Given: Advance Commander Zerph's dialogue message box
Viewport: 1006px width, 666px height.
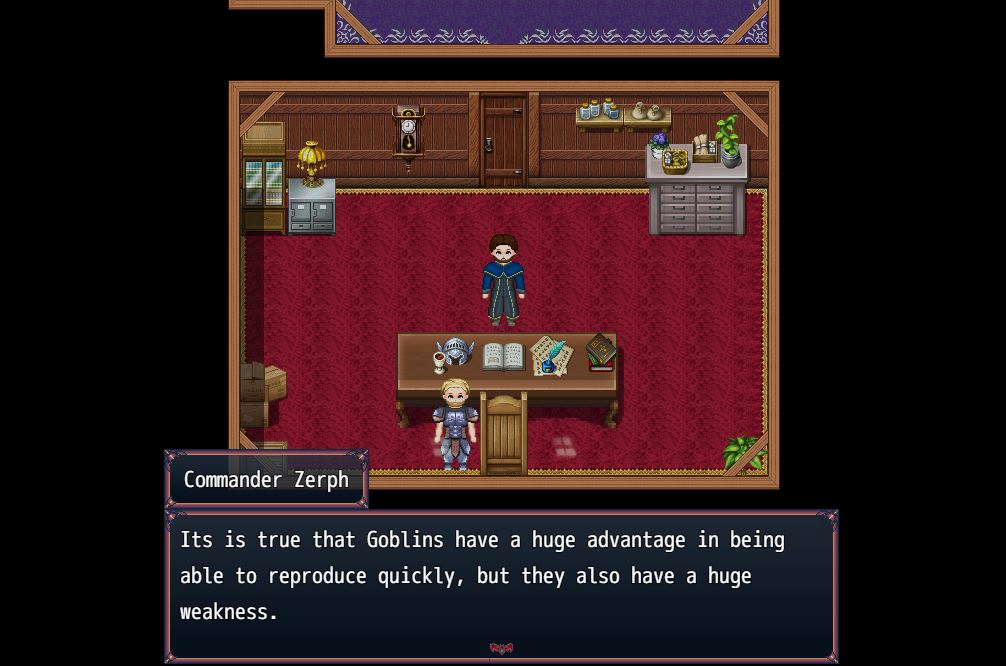Looking at the screenshot, I should coord(500,580).
